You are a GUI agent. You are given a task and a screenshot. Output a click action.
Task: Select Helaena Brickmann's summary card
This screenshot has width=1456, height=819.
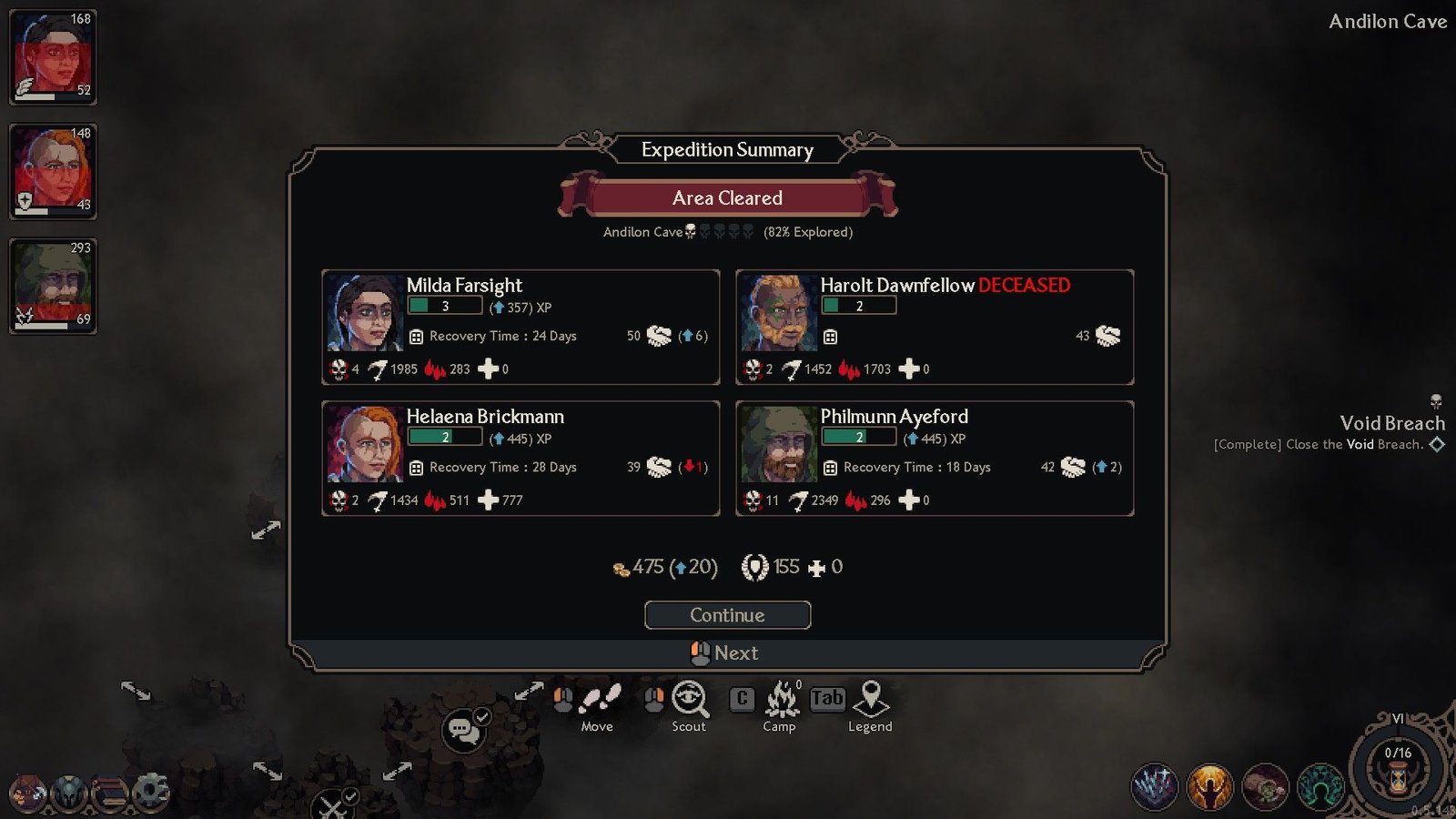tap(521, 458)
